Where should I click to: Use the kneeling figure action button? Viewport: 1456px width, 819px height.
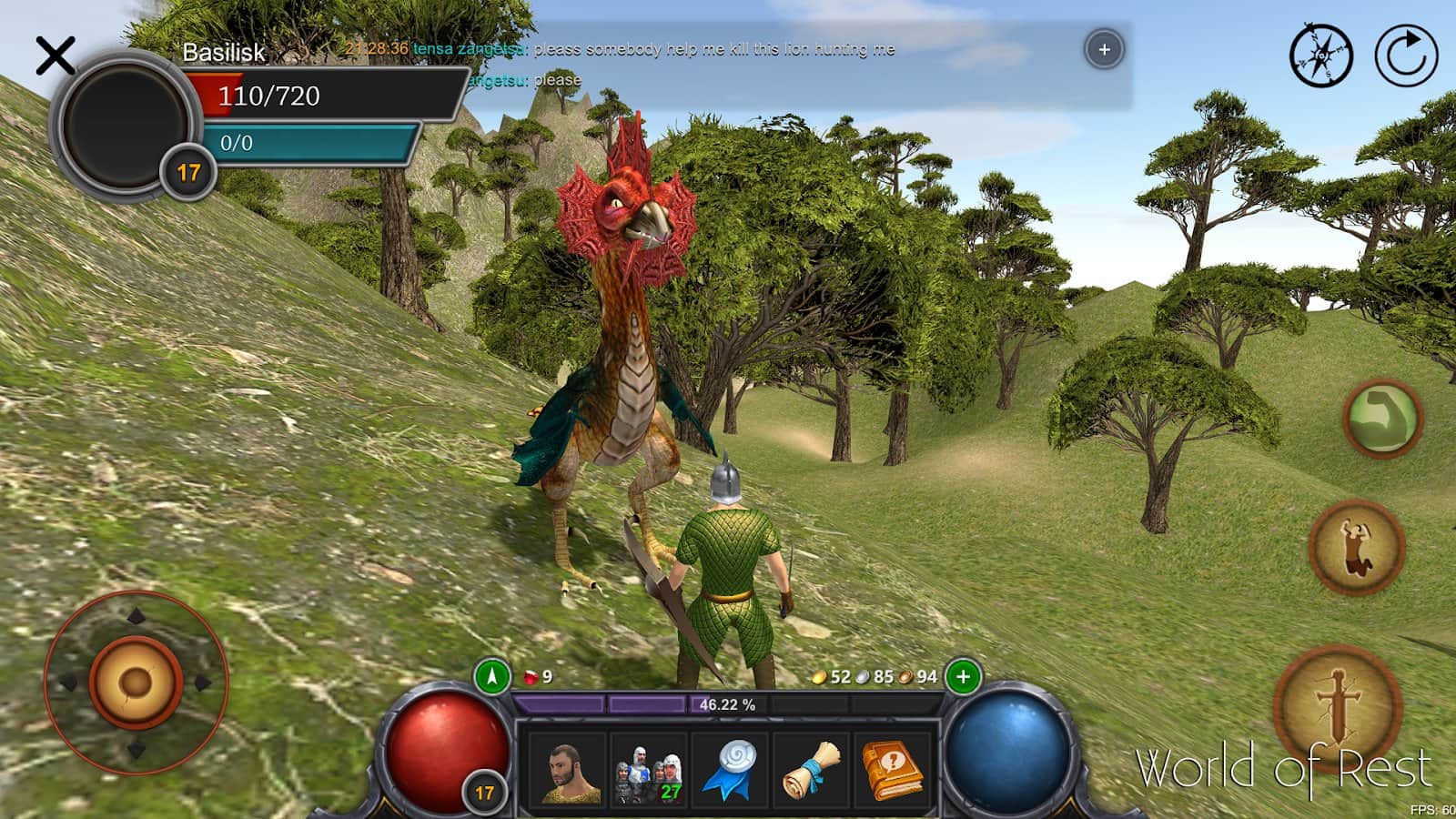pyautogui.click(x=1356, y=548)
